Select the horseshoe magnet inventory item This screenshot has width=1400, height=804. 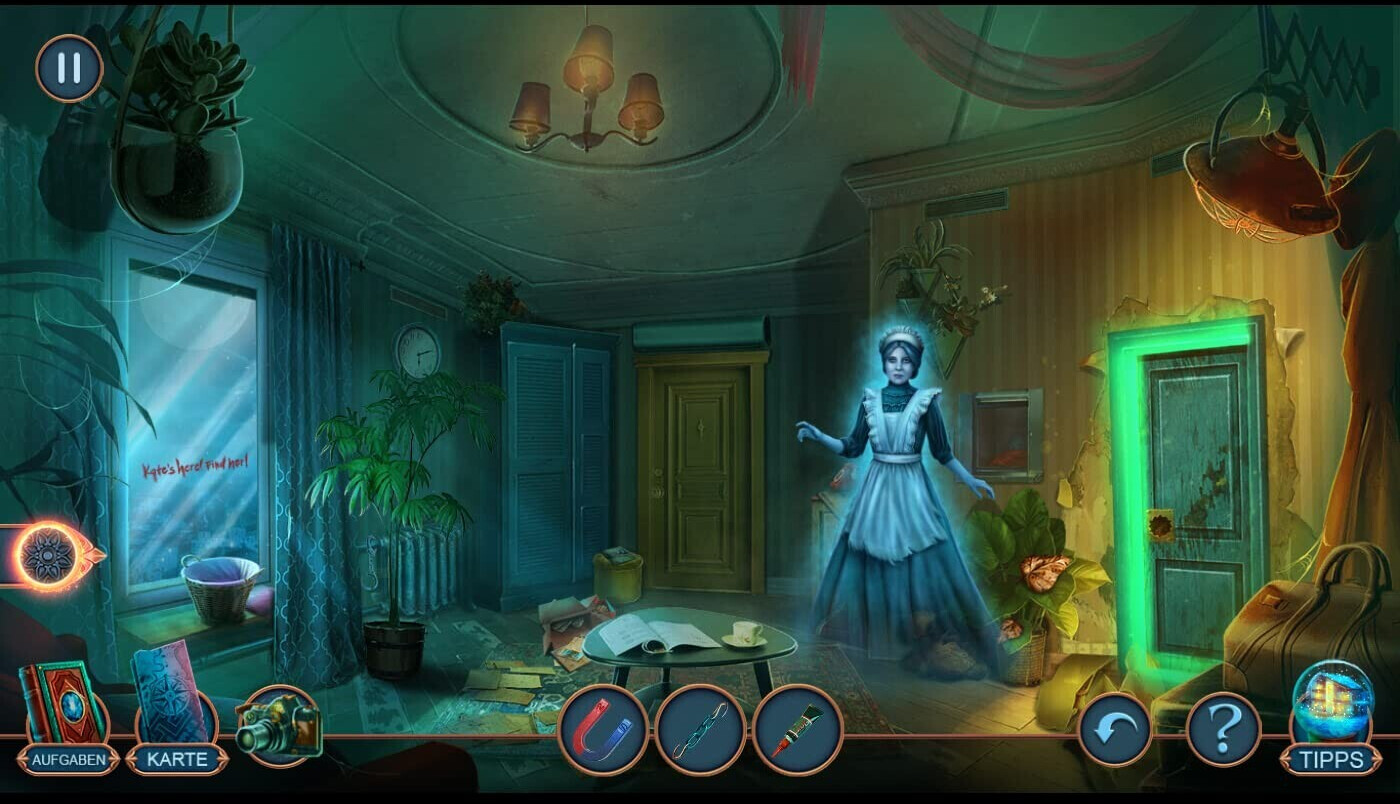[x=603, y=730]
